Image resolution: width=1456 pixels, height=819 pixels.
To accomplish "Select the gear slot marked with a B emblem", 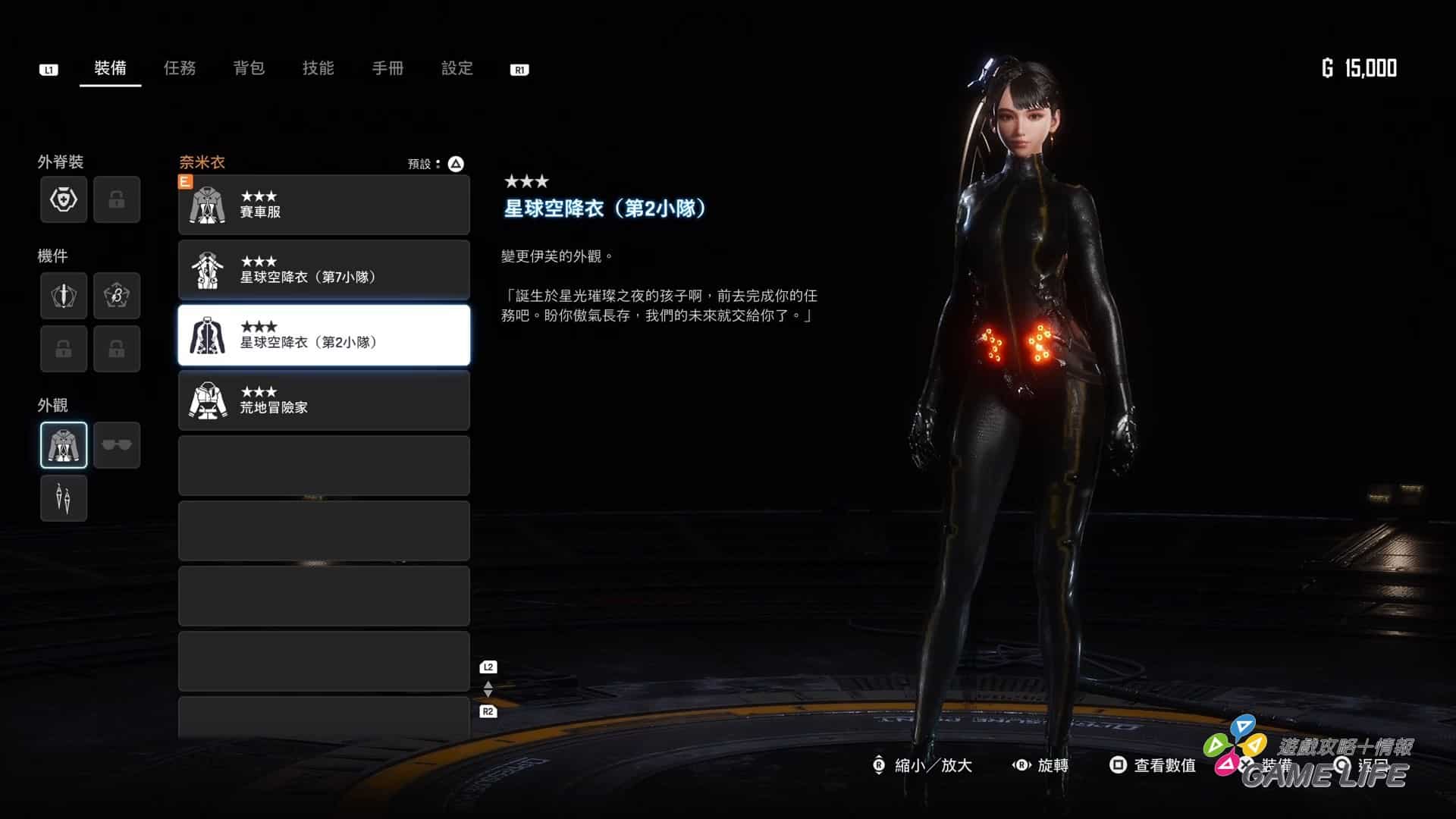I will pos(117,295).
